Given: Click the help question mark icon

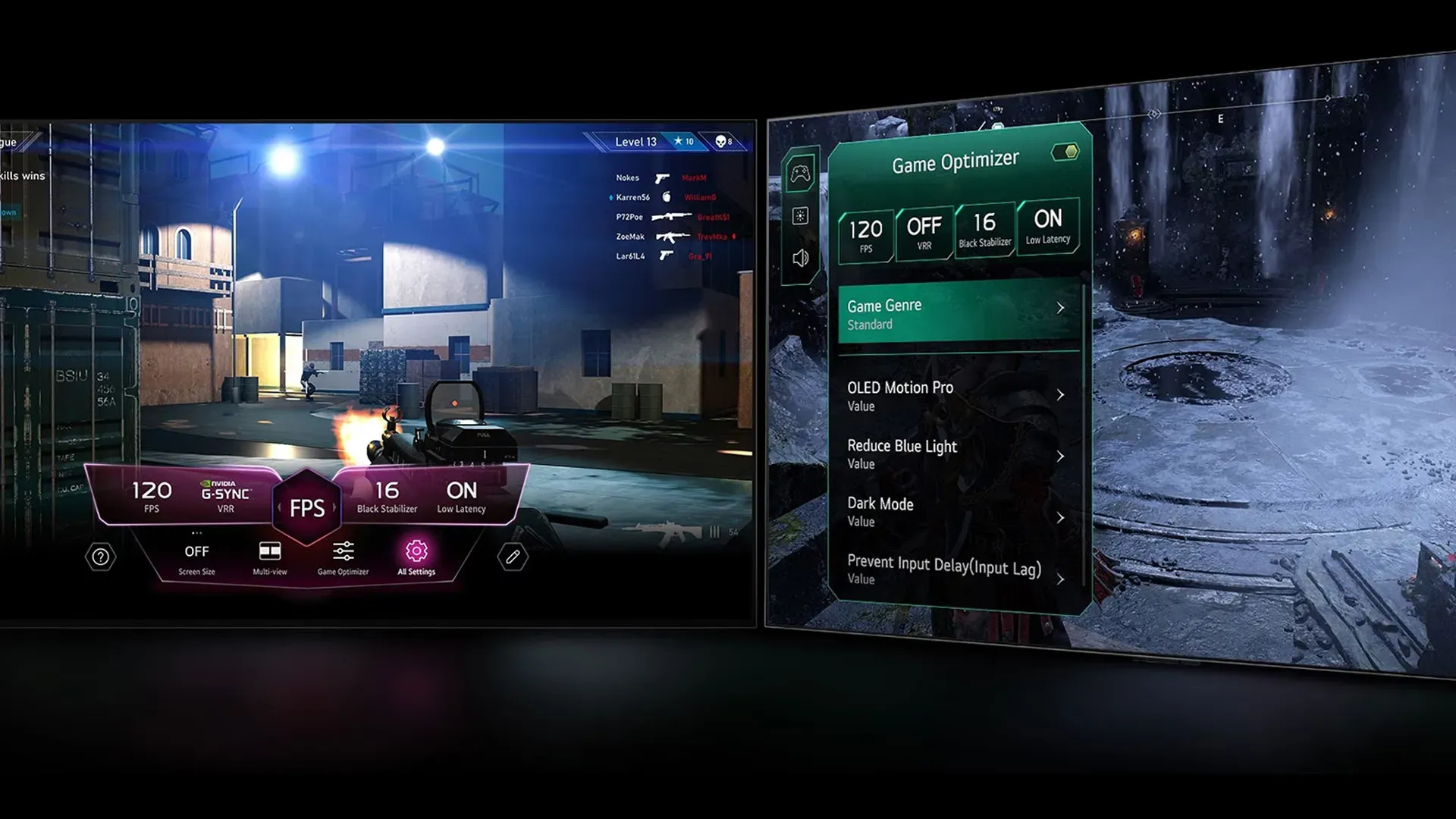Looking at the screenshot, I should tap(99, 556).
